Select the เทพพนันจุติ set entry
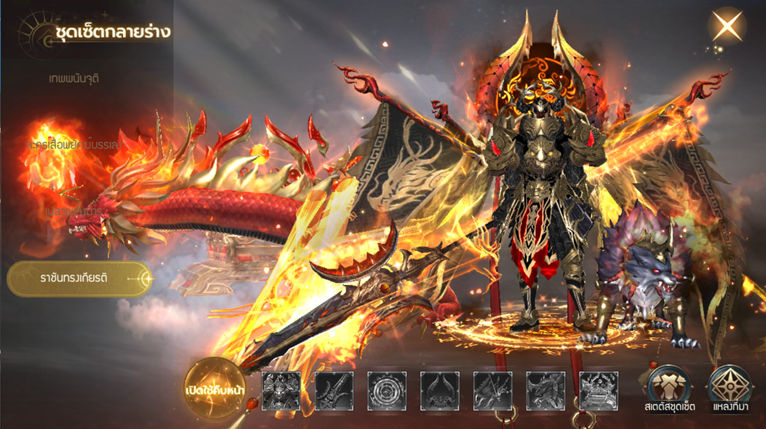 point(75,77)
